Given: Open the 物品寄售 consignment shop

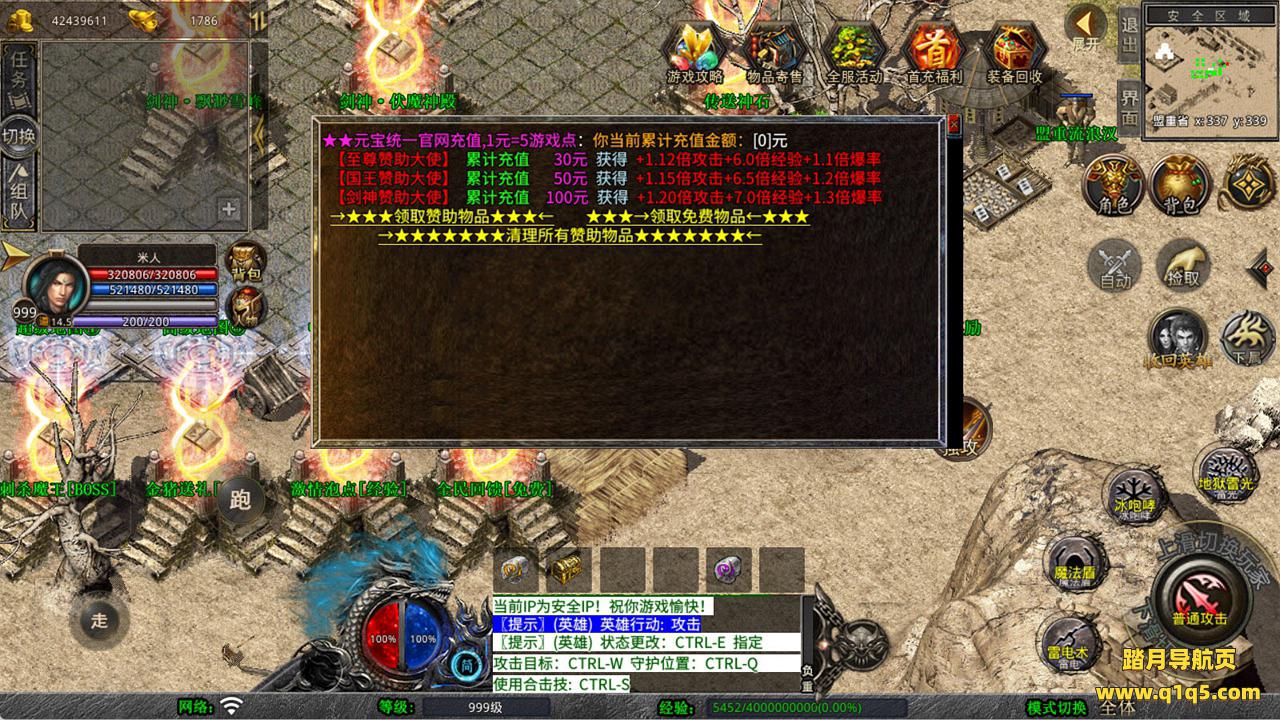Looking at the screenshot, I should [774, 52].
